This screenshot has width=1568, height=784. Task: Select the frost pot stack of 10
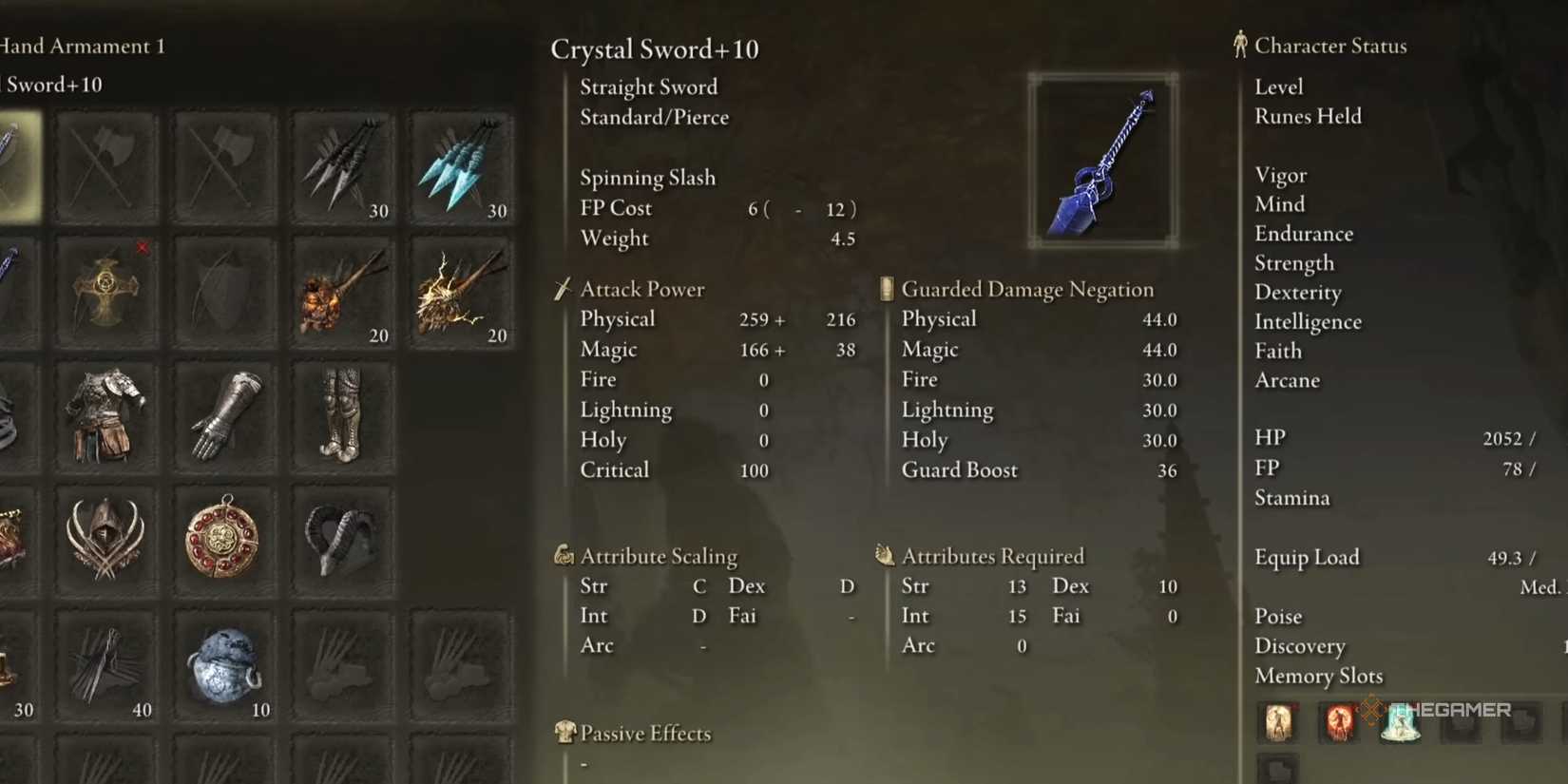point(224,665)
